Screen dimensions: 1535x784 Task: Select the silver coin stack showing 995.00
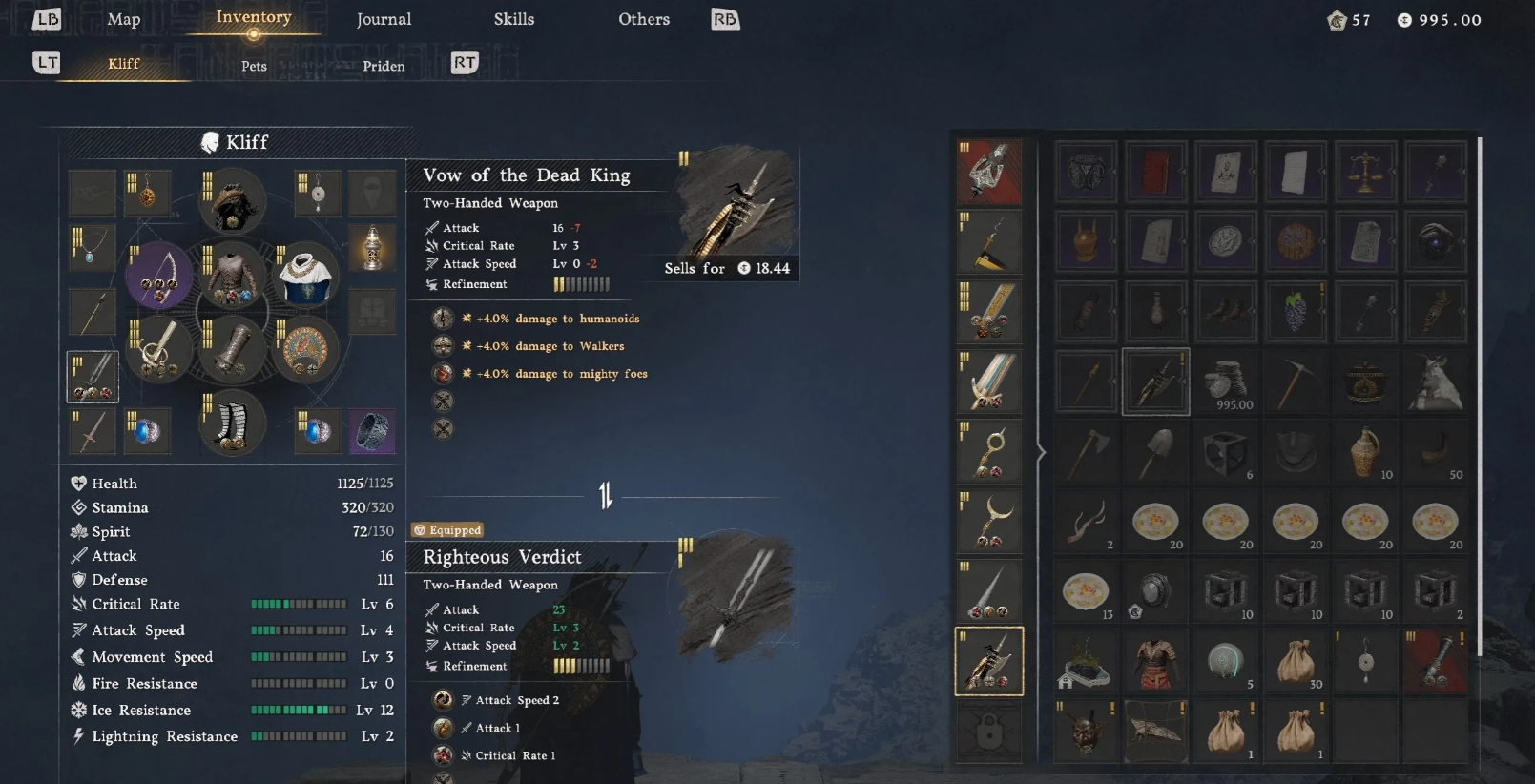click(1226, 382)
